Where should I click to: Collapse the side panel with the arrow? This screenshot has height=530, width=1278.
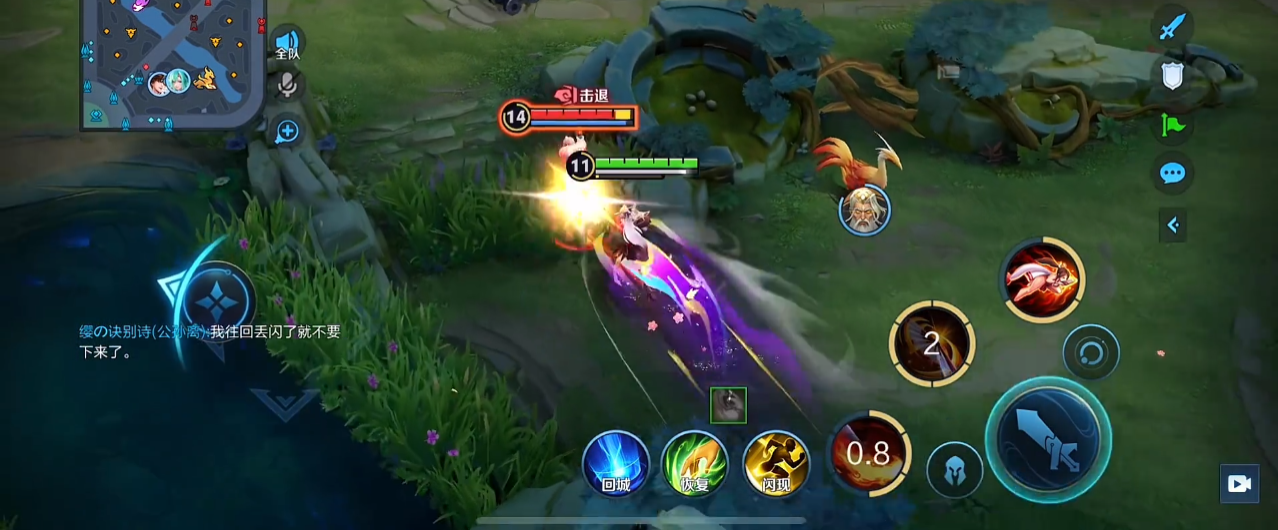[1173, 225]
